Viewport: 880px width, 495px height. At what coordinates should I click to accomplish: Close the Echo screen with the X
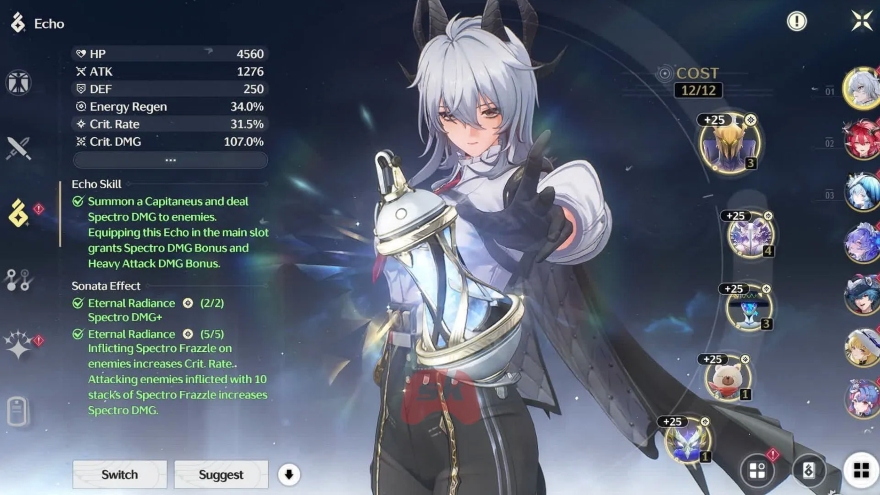pyautogui.click(x=860, y=21)
